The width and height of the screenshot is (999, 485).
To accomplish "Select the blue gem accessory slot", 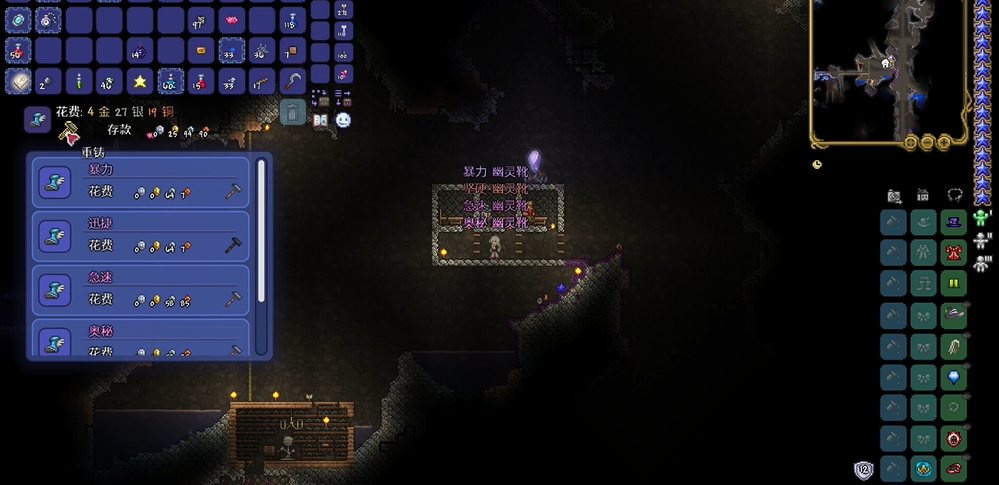I will (x=955, y=378).
